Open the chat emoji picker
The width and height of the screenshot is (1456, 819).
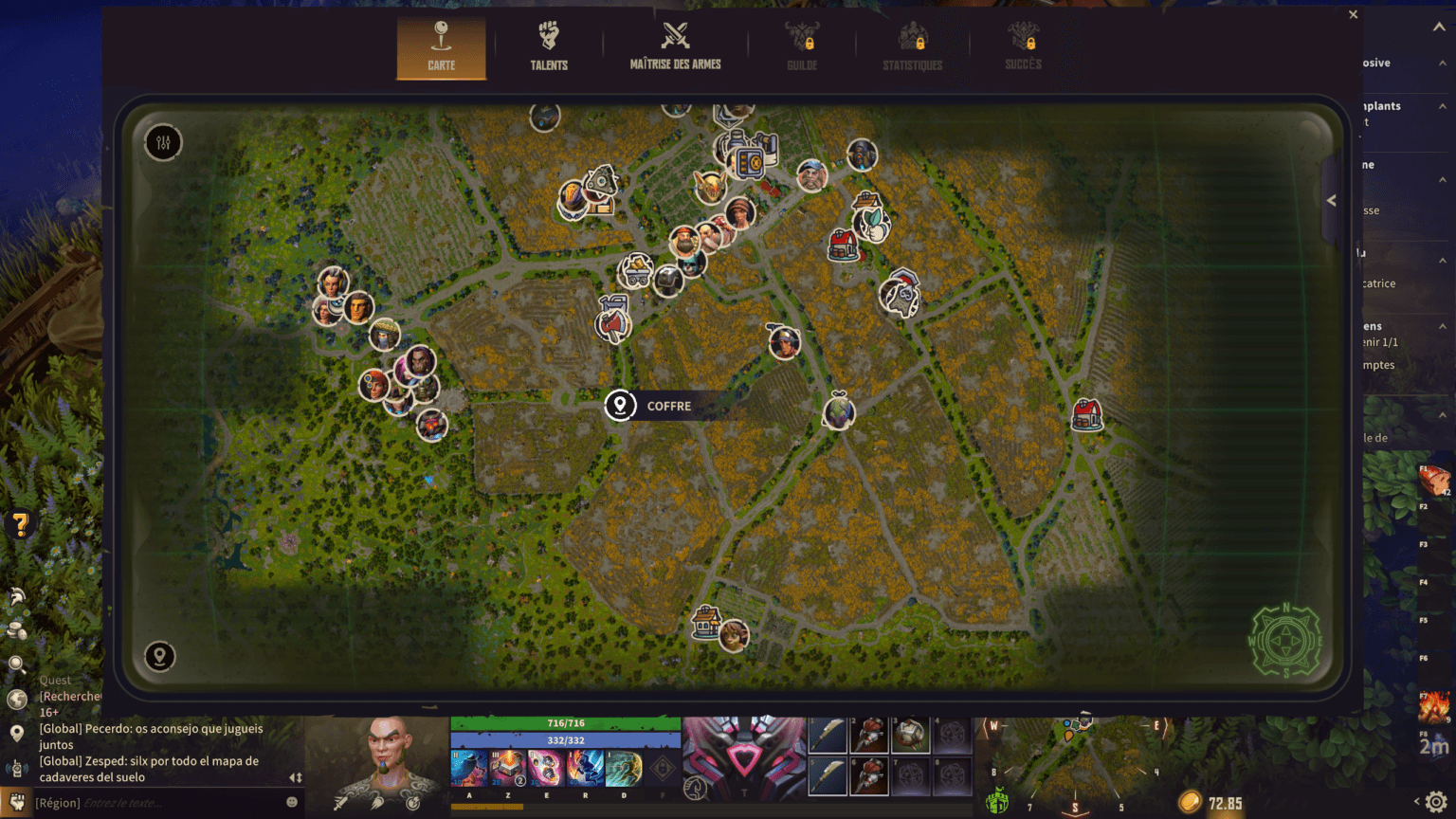point(292,802)
